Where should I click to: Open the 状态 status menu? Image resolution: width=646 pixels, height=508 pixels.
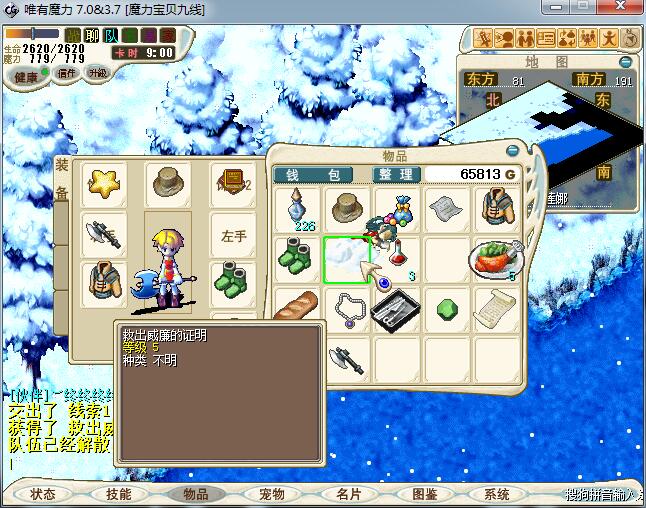43,494
